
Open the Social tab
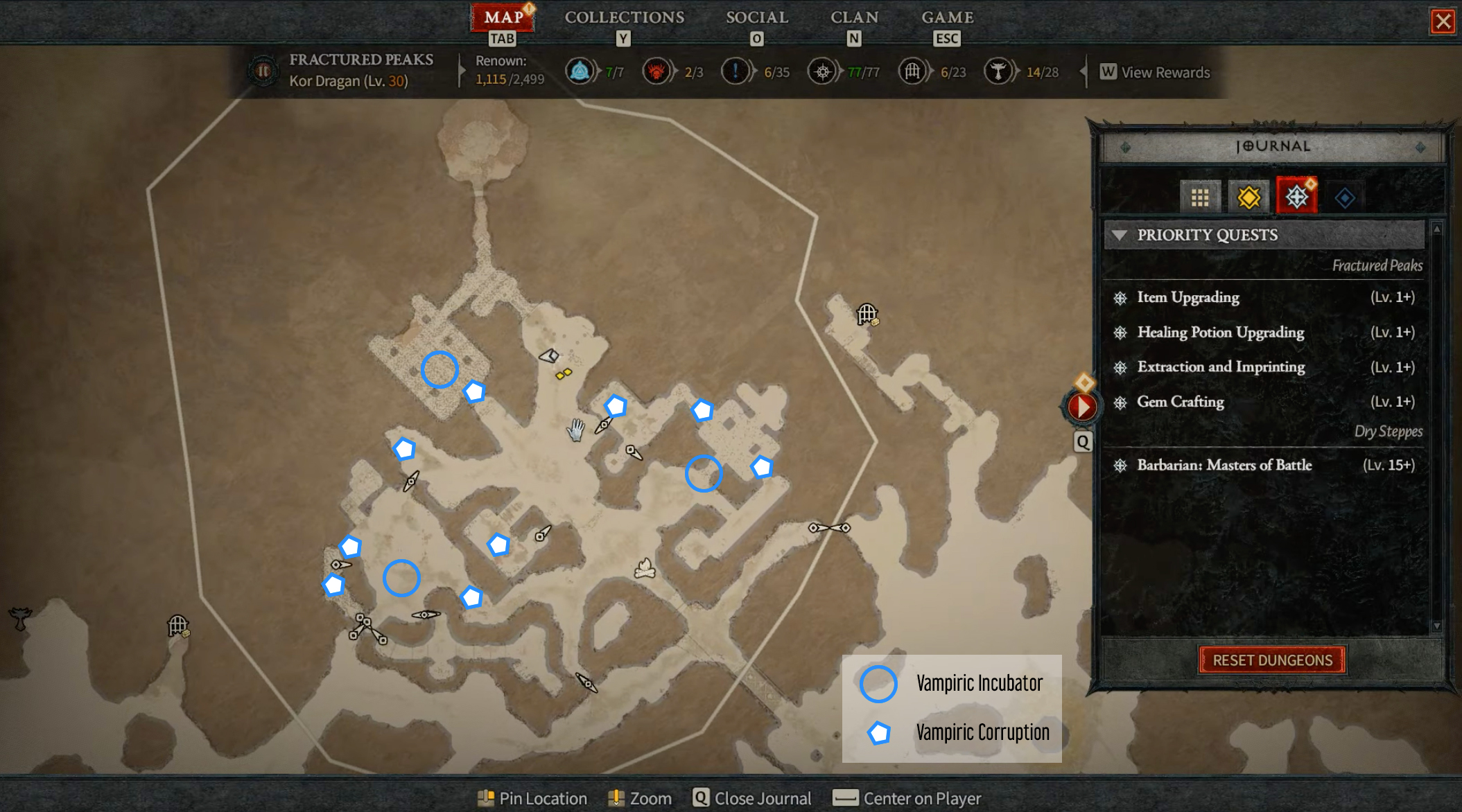coord(756,18)
